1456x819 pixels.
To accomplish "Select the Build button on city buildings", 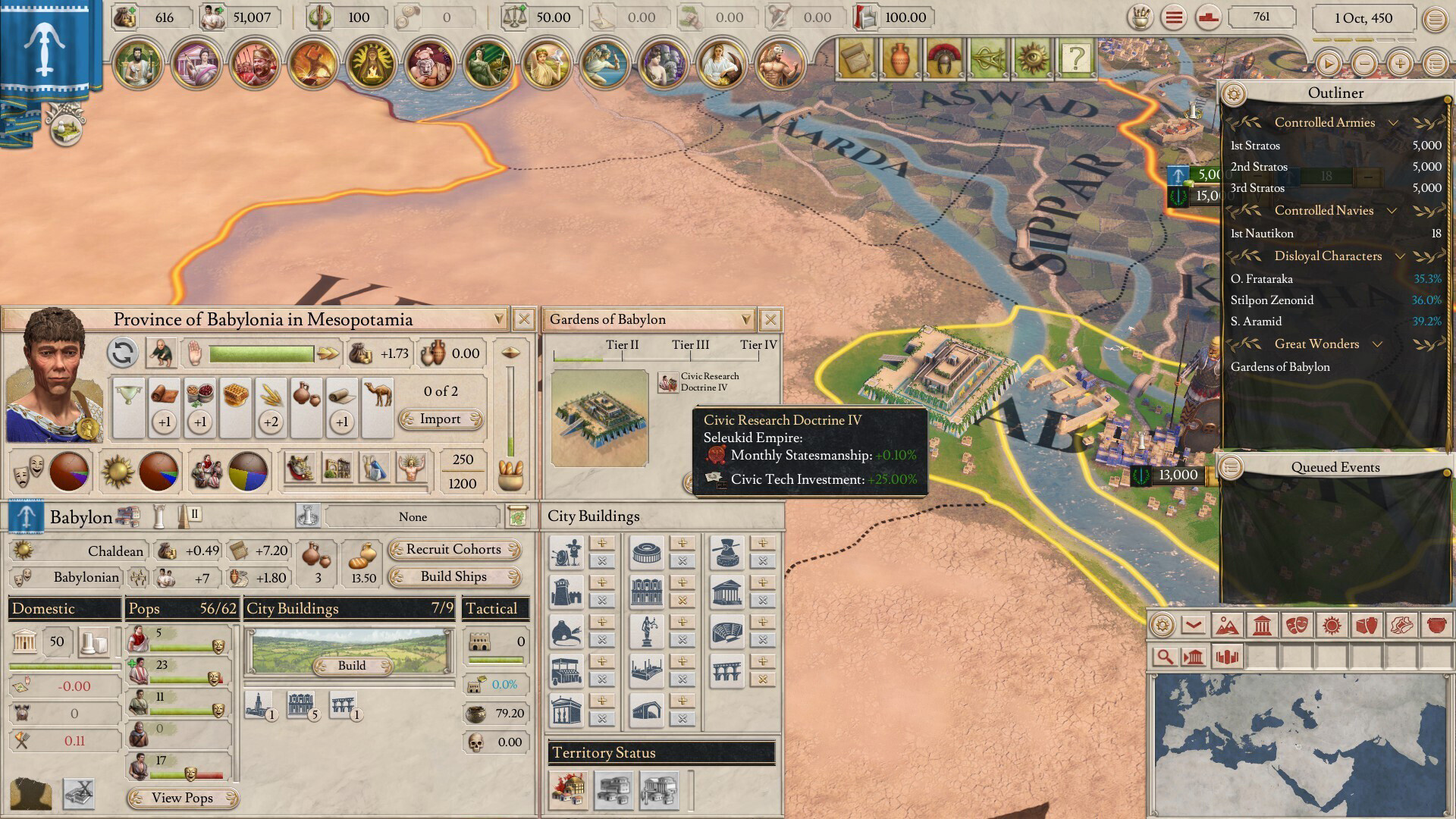I will pos(352,665).
